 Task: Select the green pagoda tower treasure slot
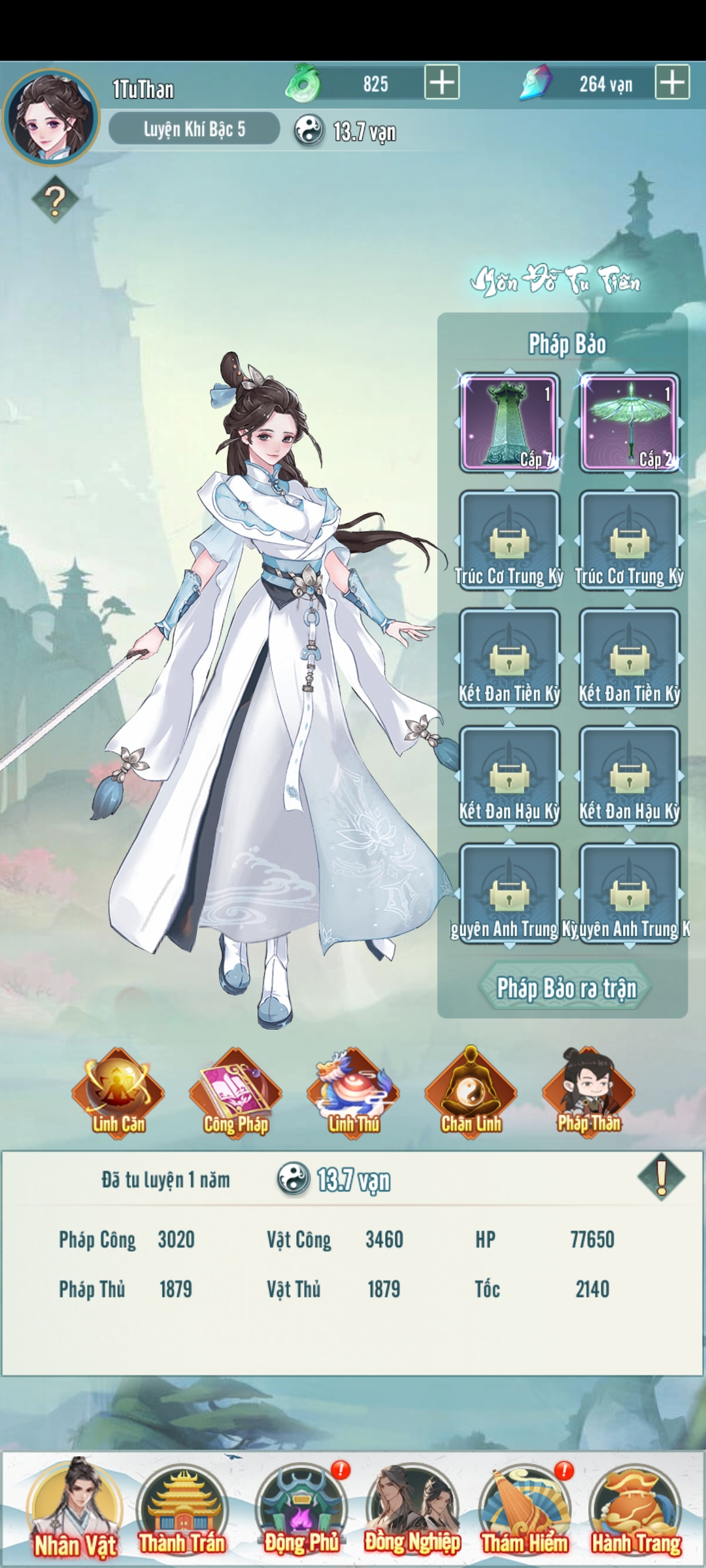point(509,422)
